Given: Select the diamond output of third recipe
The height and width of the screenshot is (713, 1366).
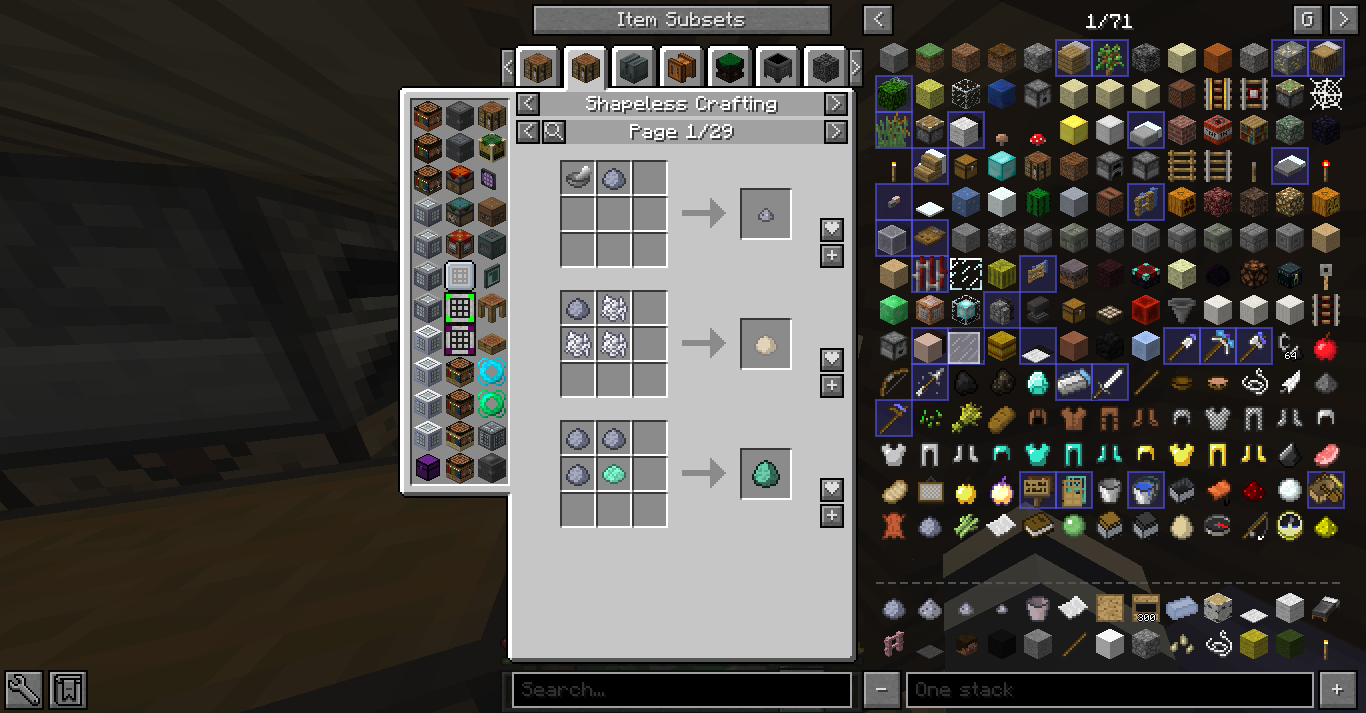Looking at the screenshot, I should 766,473.
